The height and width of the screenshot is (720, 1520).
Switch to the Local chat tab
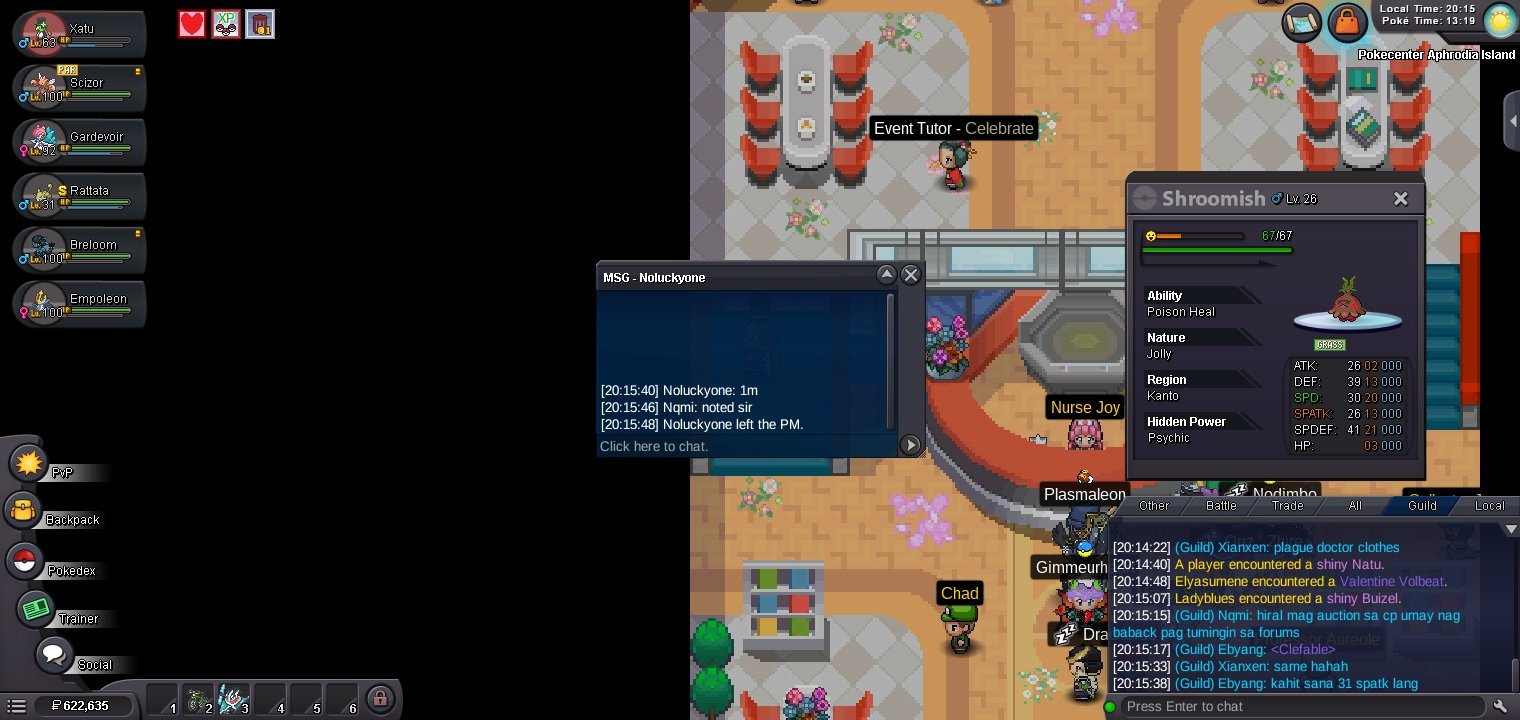point(1489,506)
